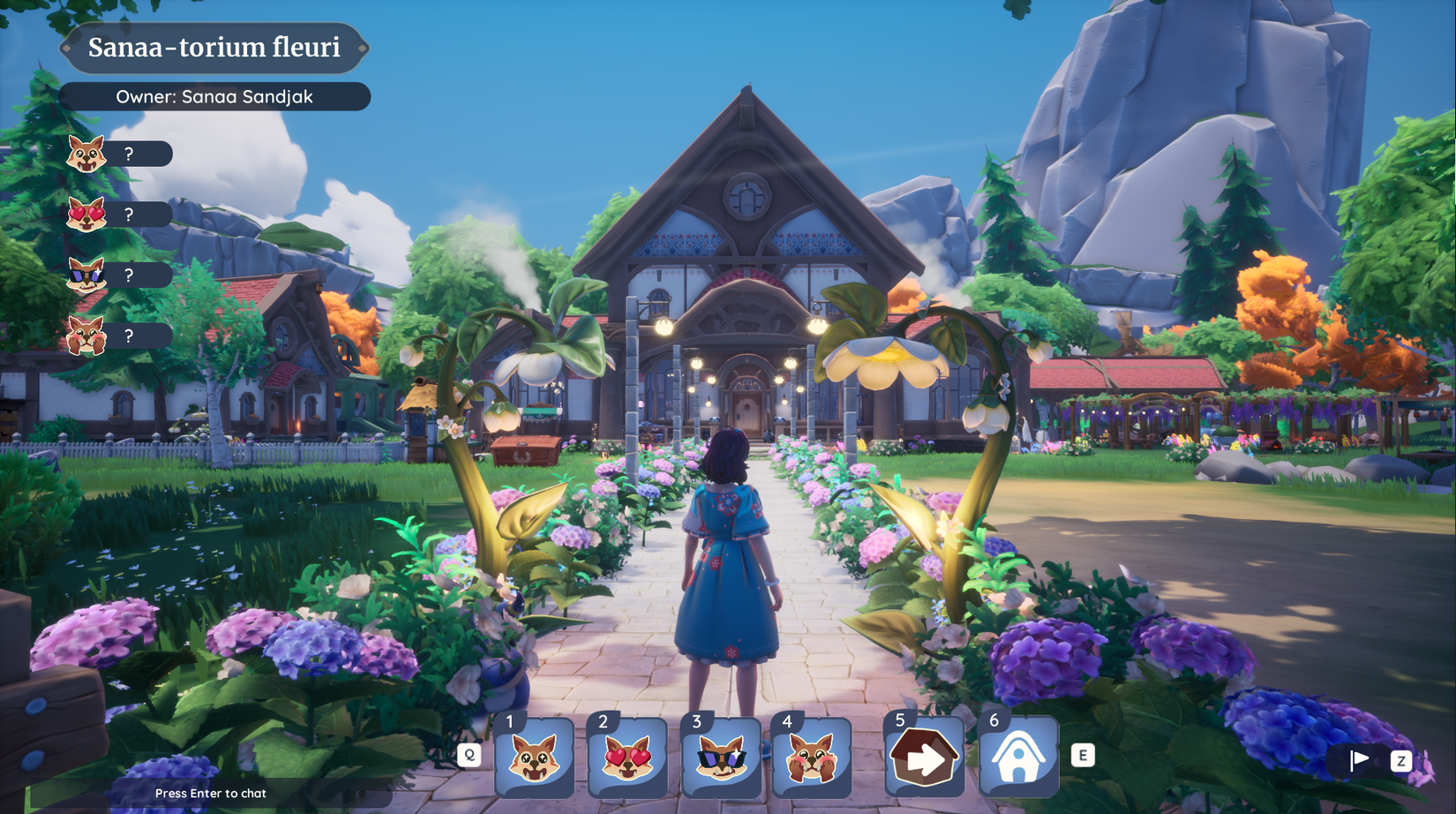The height and width of the screenshot is (814, 1456).
Task: Click the heart-eyes fox icon in the sidebar
Action: (x=86, y=214)
